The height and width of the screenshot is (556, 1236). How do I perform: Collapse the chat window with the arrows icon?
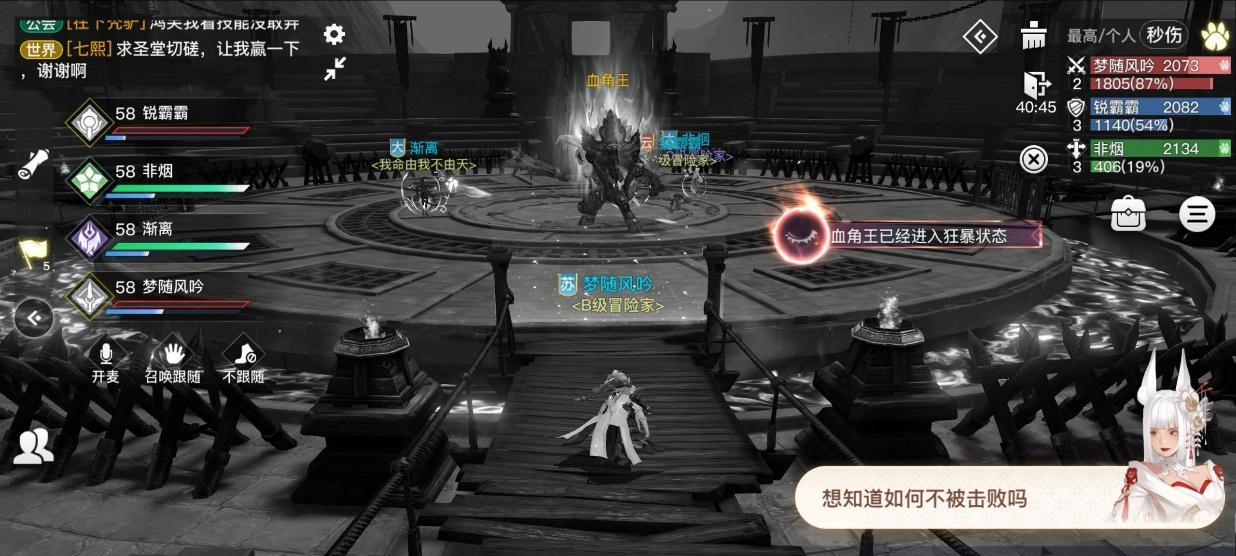pos(334,69)
